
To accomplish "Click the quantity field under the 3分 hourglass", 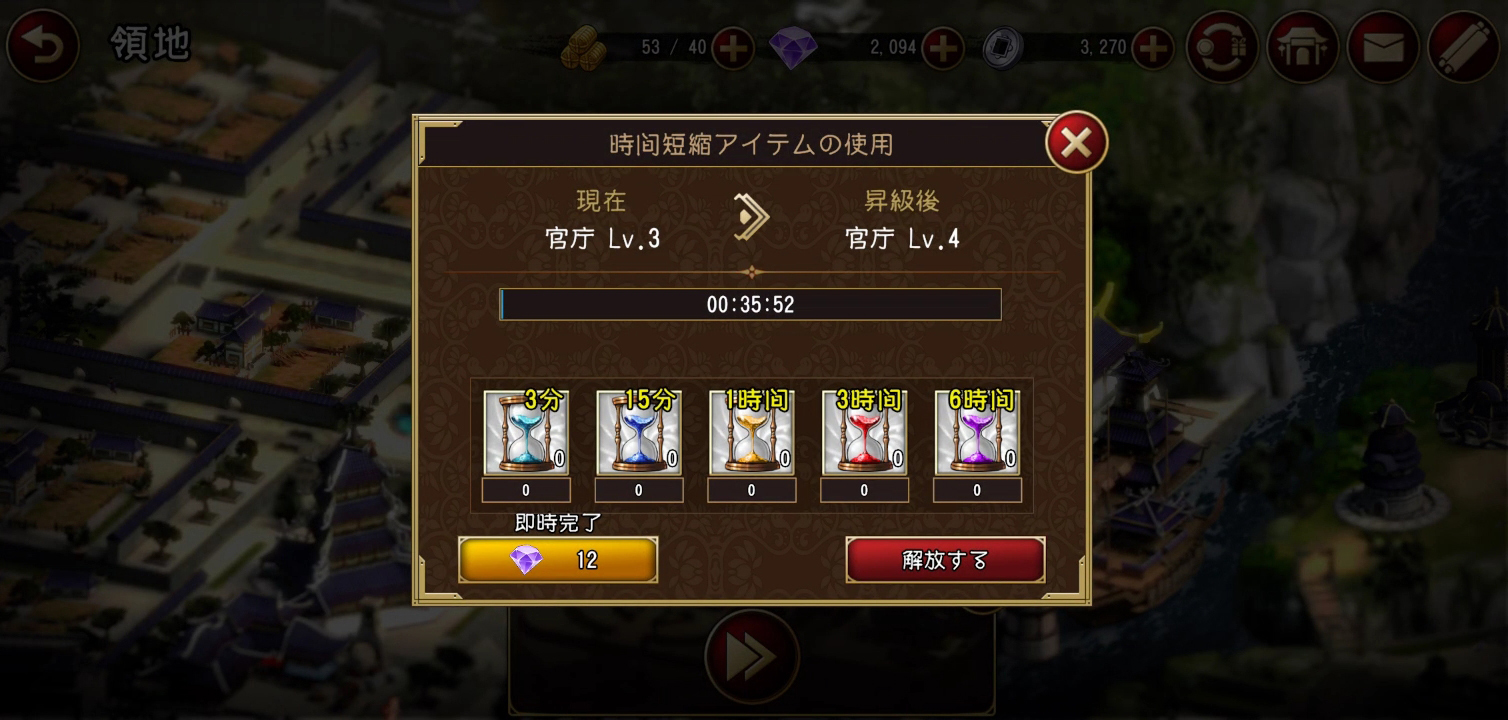I will [x=526, y=490].
